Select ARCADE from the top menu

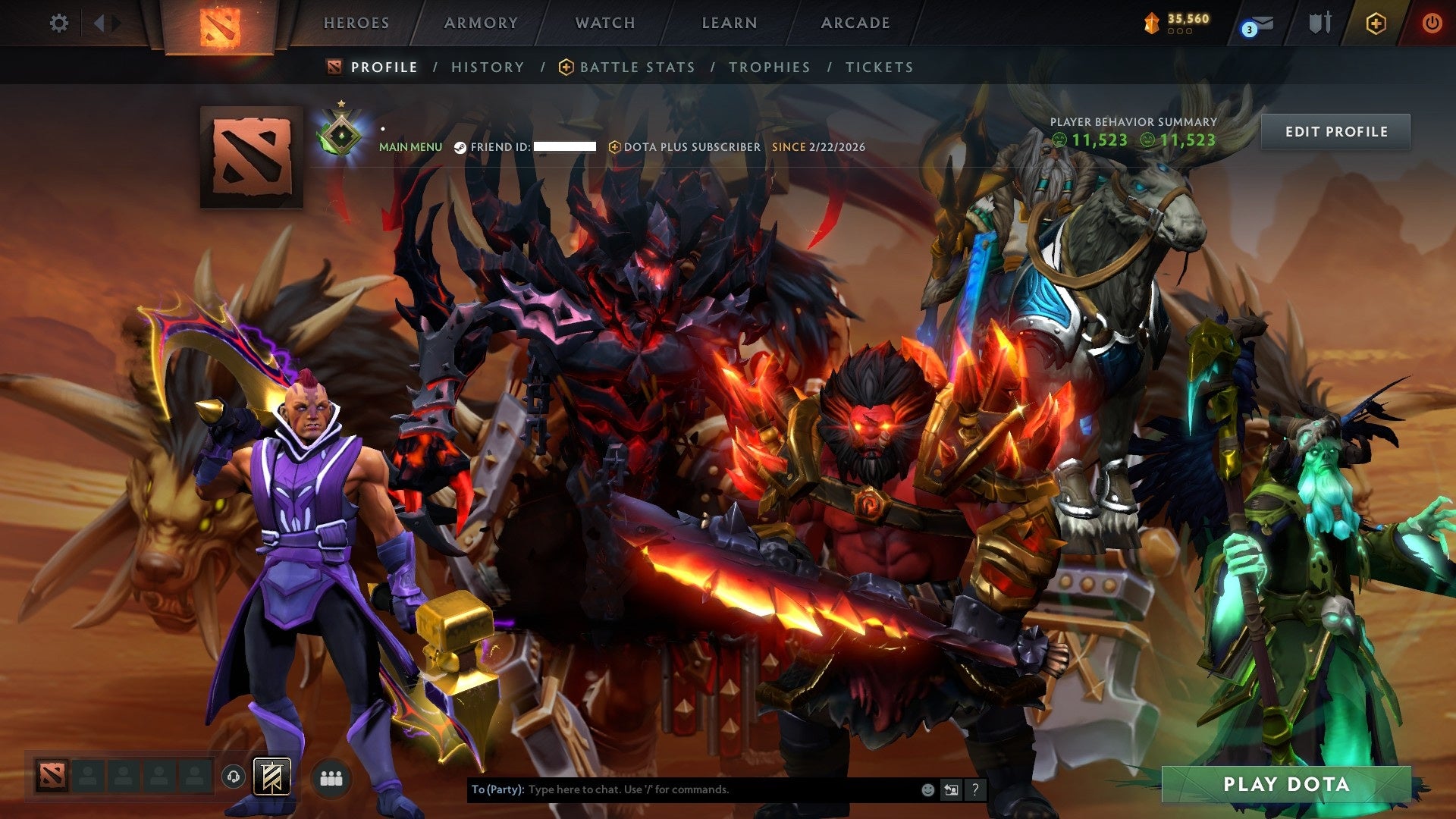pos(855,23)
